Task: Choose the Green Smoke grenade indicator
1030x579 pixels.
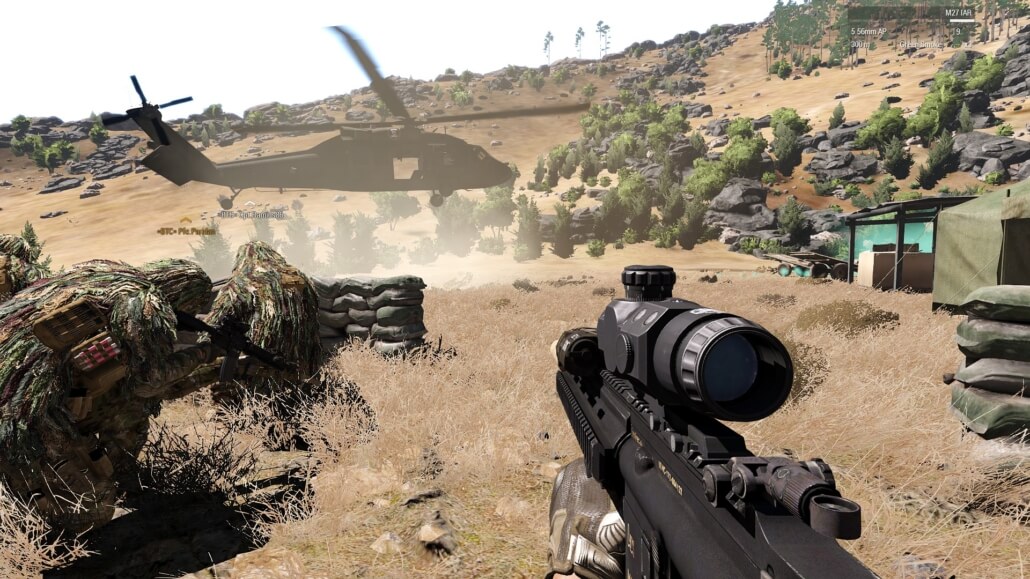Action: [x=923, y=45]
